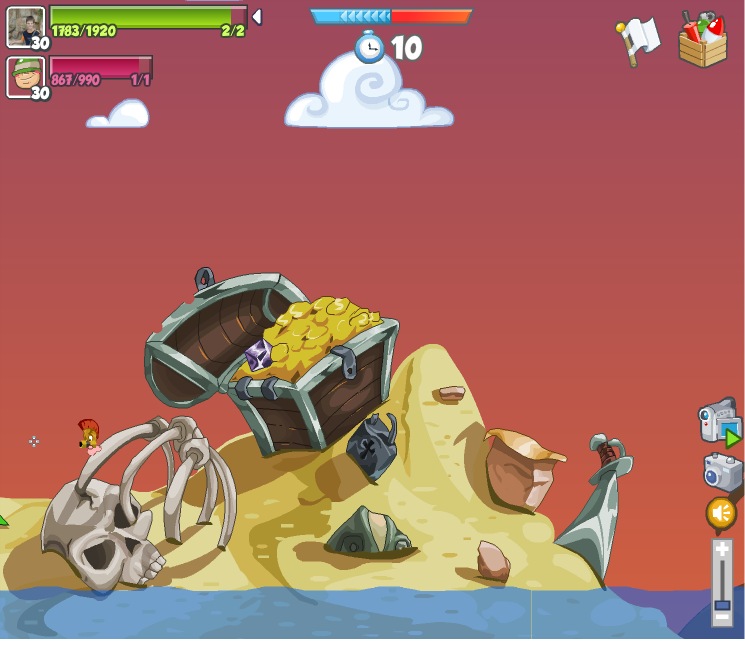Select the top player's photo avatar
745x650 pixels.
tap(25, 26)
